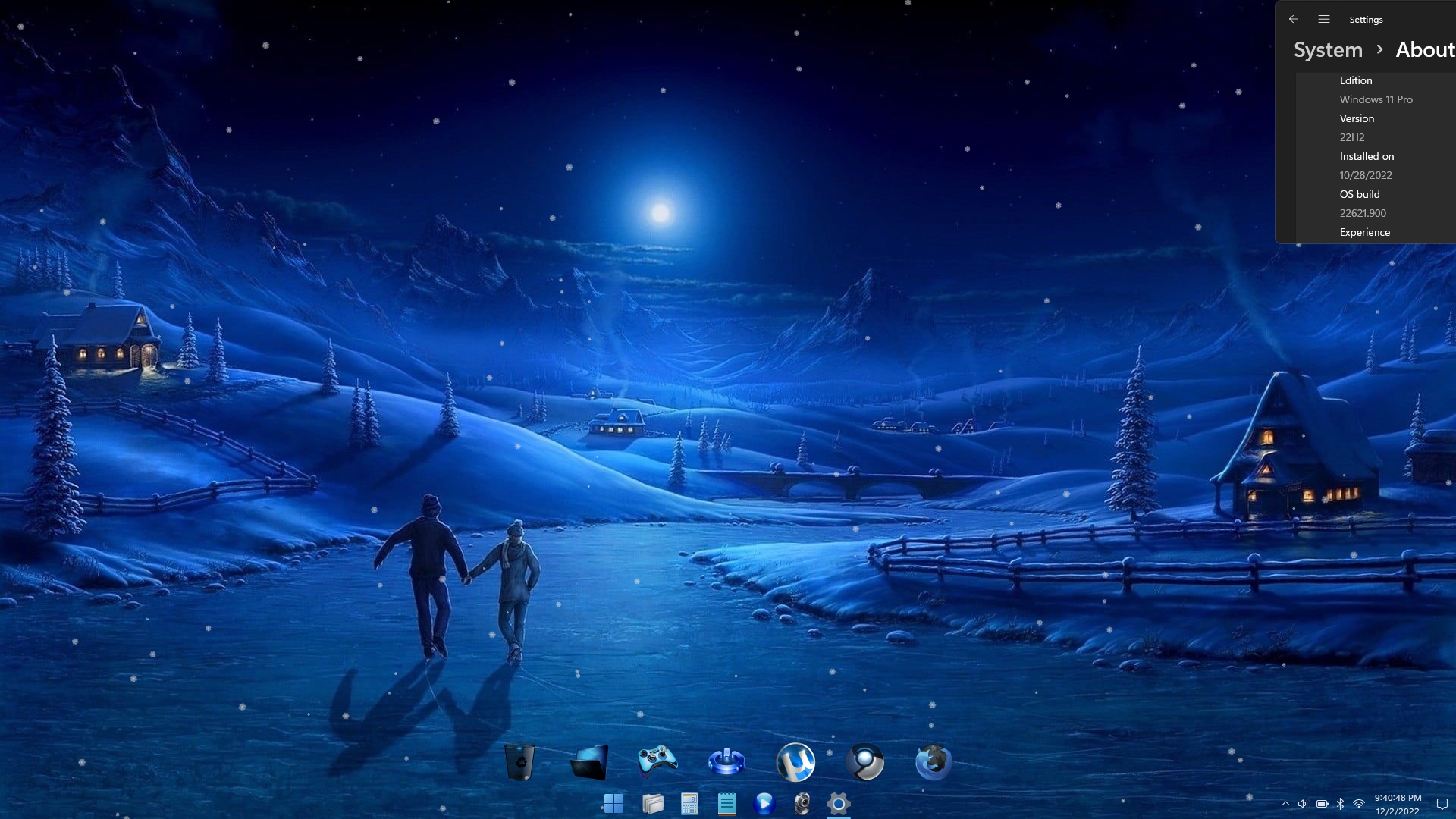This screenshot has width=1456, height=819.
Task: Click the blue power button dock icon
Action: tap(726, 761)
